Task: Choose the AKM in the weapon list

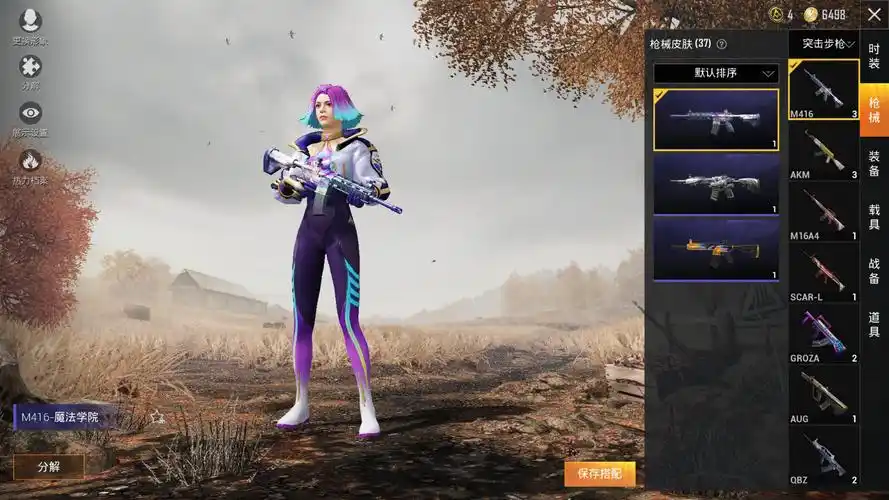Action: tap(824, 150)
